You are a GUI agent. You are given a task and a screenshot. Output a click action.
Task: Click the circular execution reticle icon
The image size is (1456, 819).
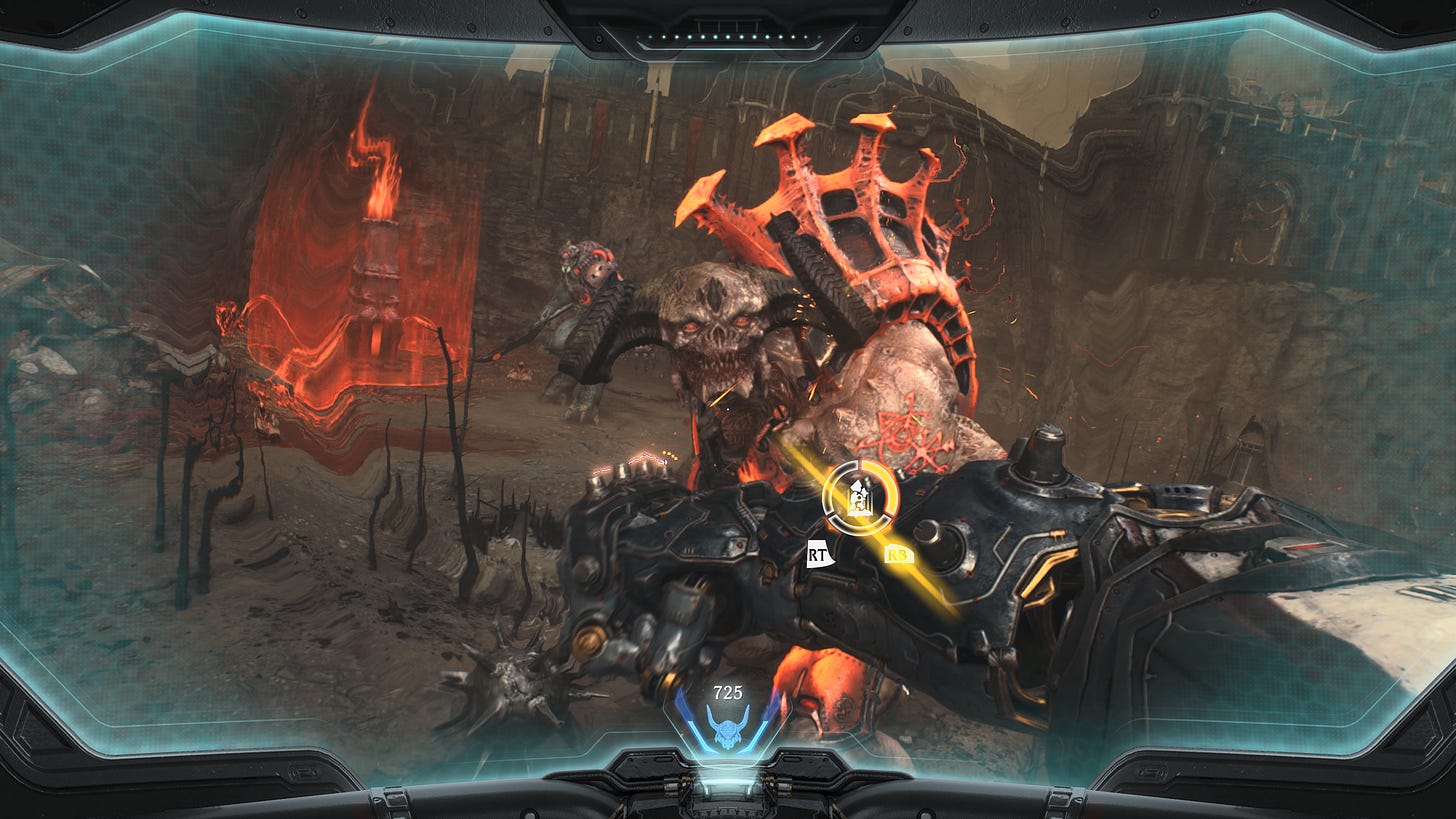point(859,497)
